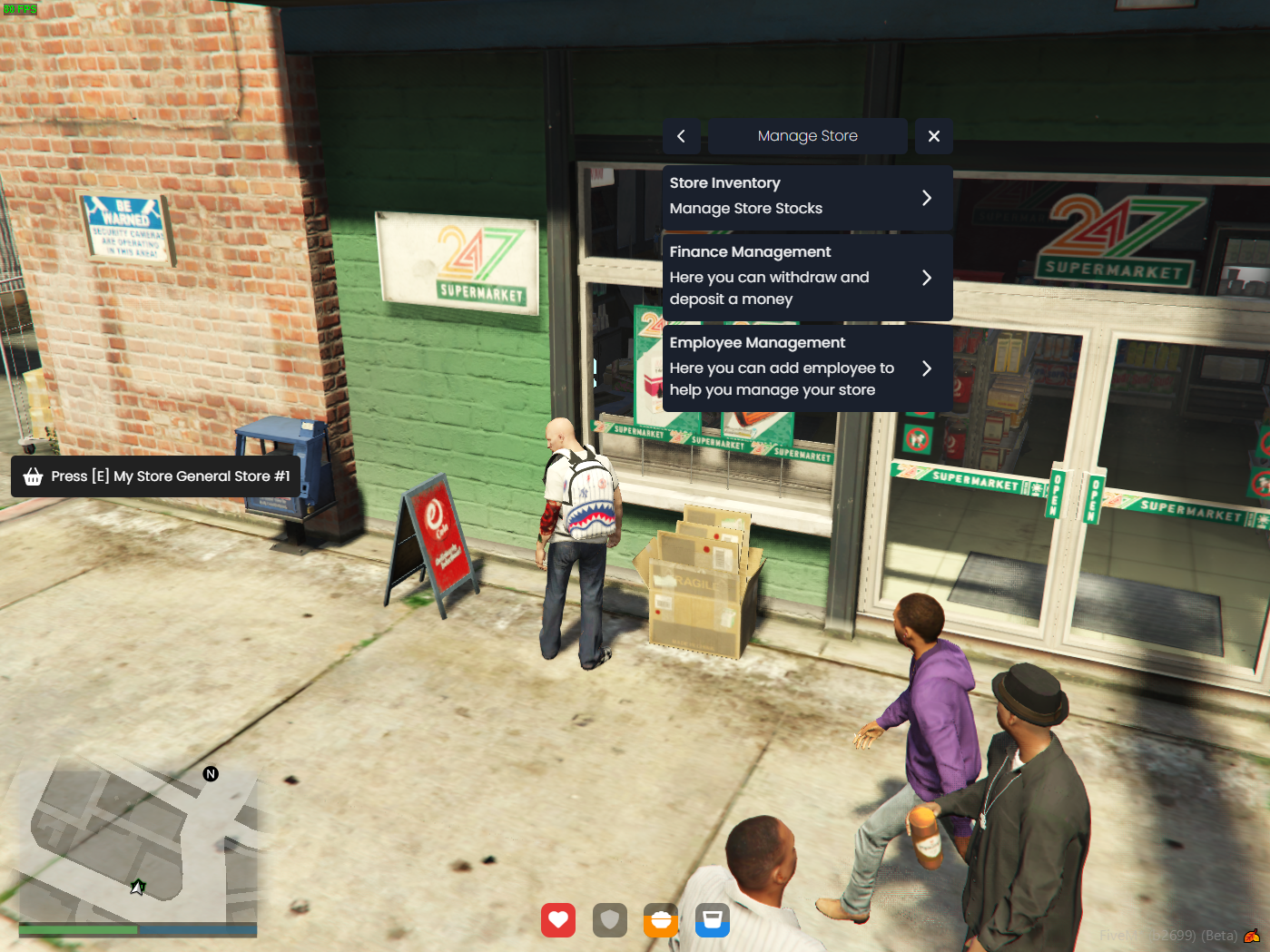Click the FiveM logo in the bottom corner
This screenshot has height=952, width=1270.
1251,937
